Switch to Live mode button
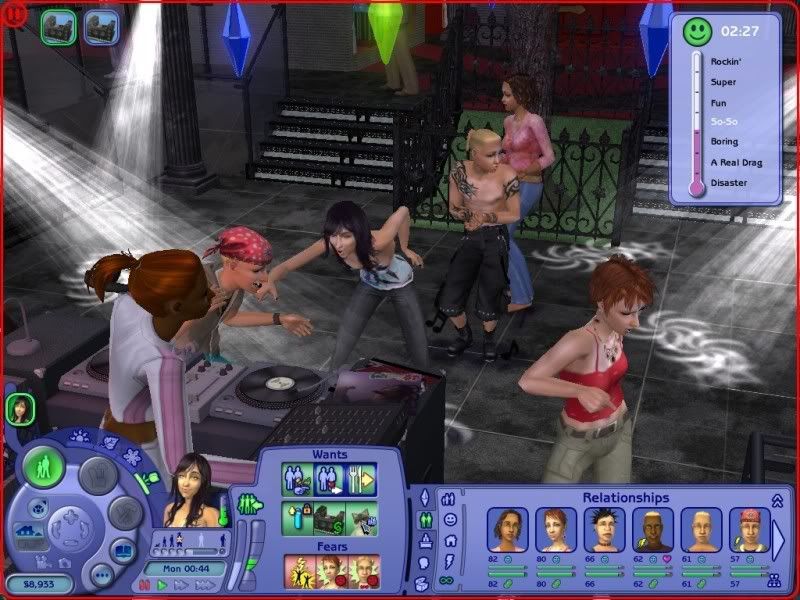 (44, 466)
